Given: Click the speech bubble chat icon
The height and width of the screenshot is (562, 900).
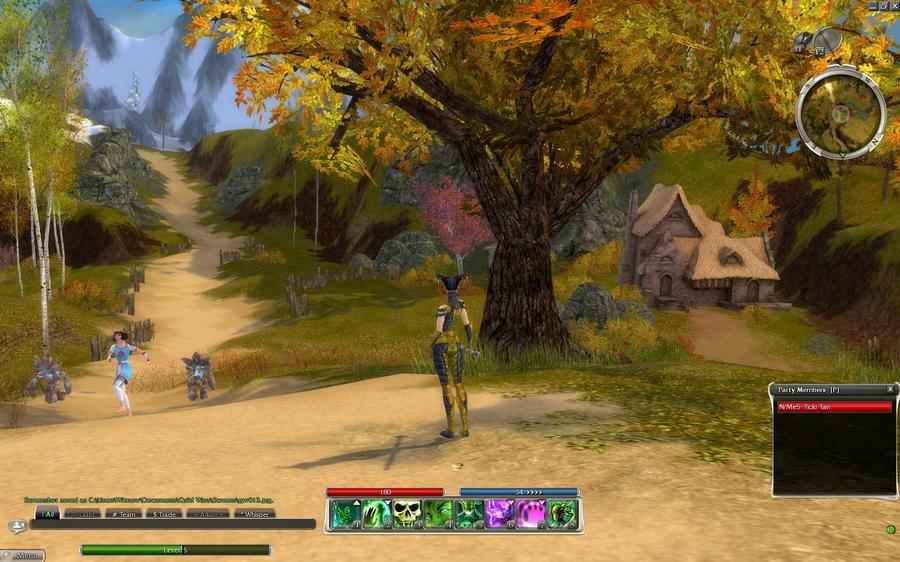Looking at the screenshot, I should click(17, 526).
